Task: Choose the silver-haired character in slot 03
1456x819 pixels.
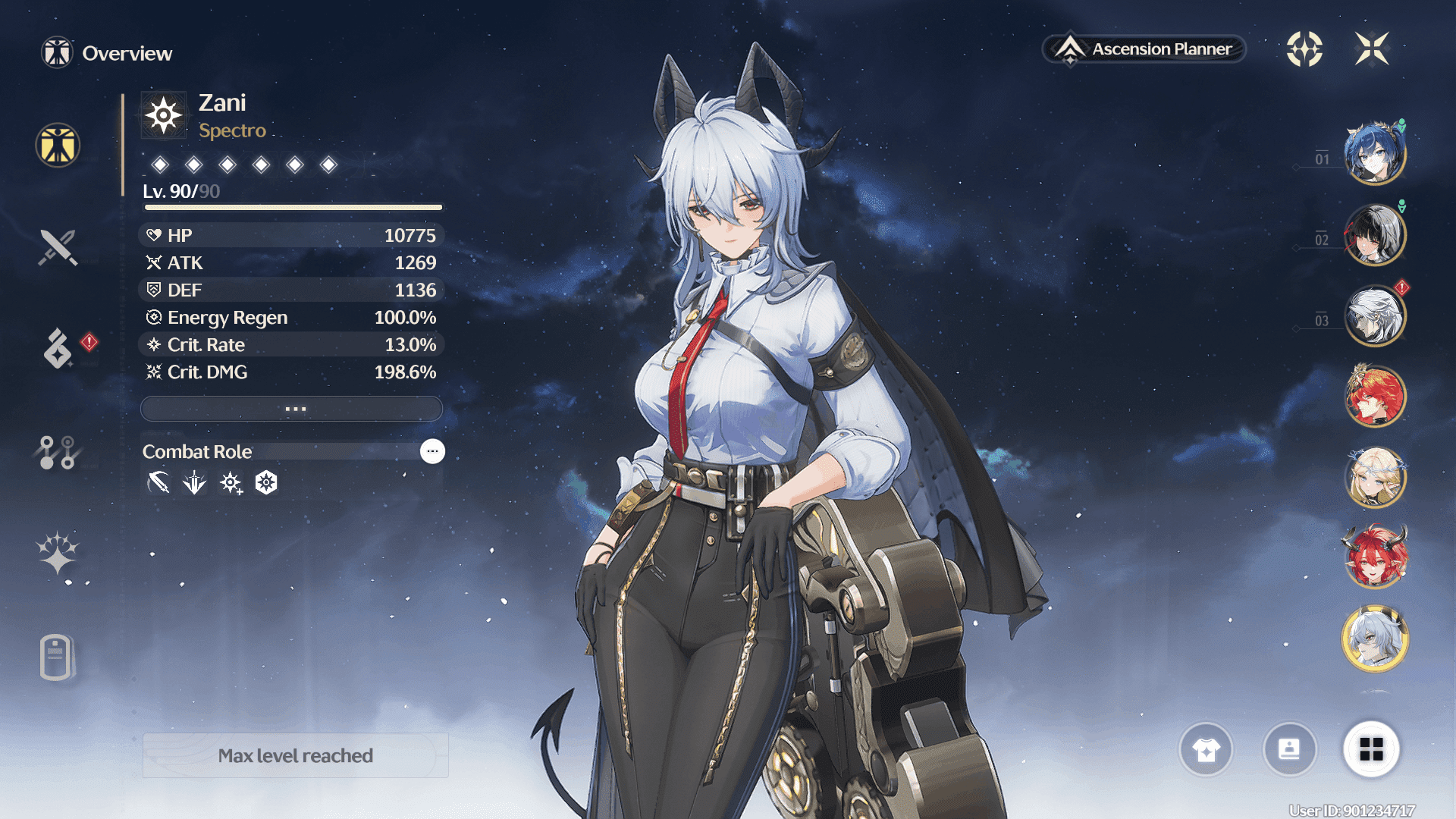Action: pyautogui.click(x=1374, y=316)
